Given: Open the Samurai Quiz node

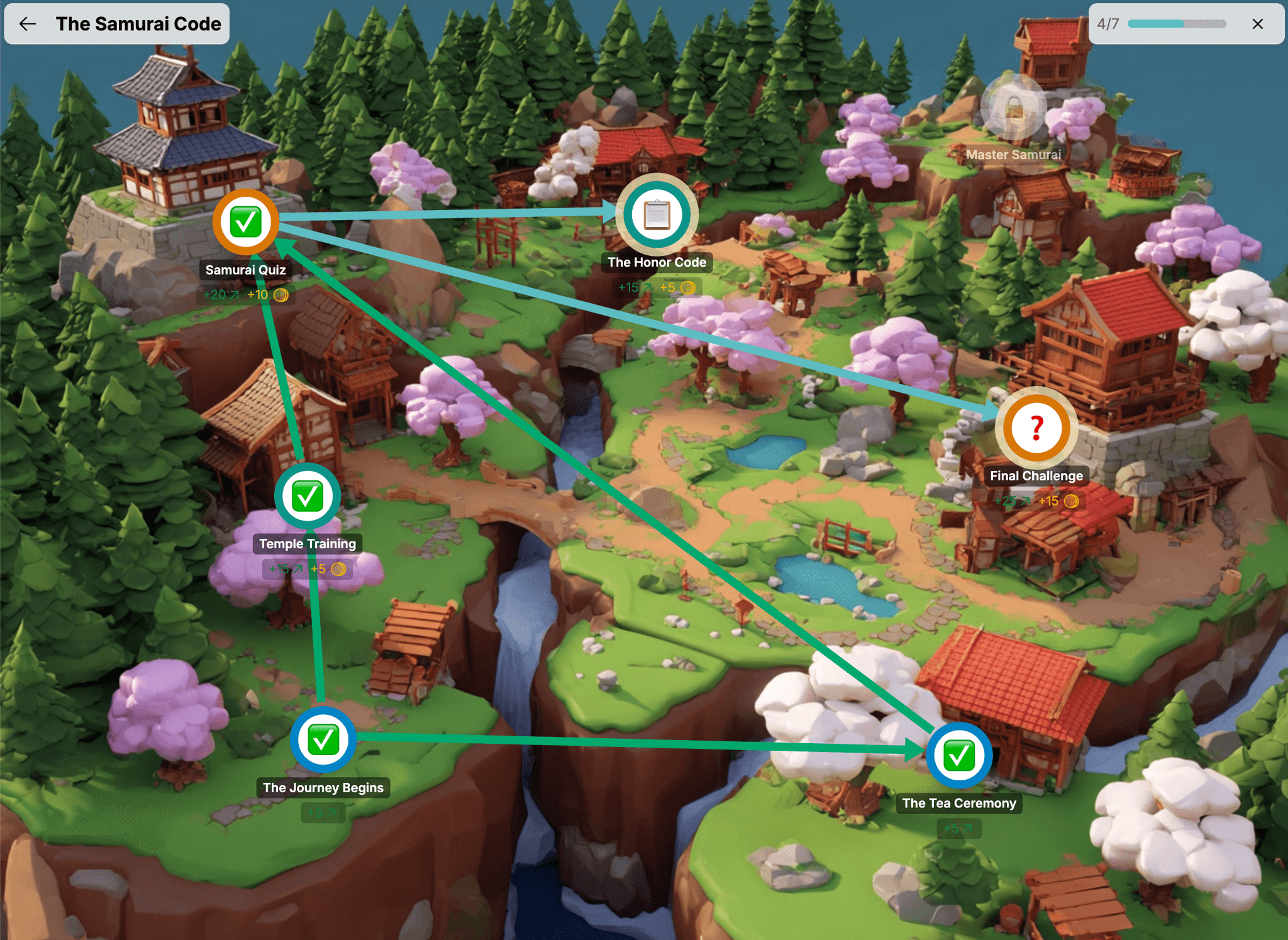Looking at the screenshot, I should pyautogui.click(x=245, y=222).
